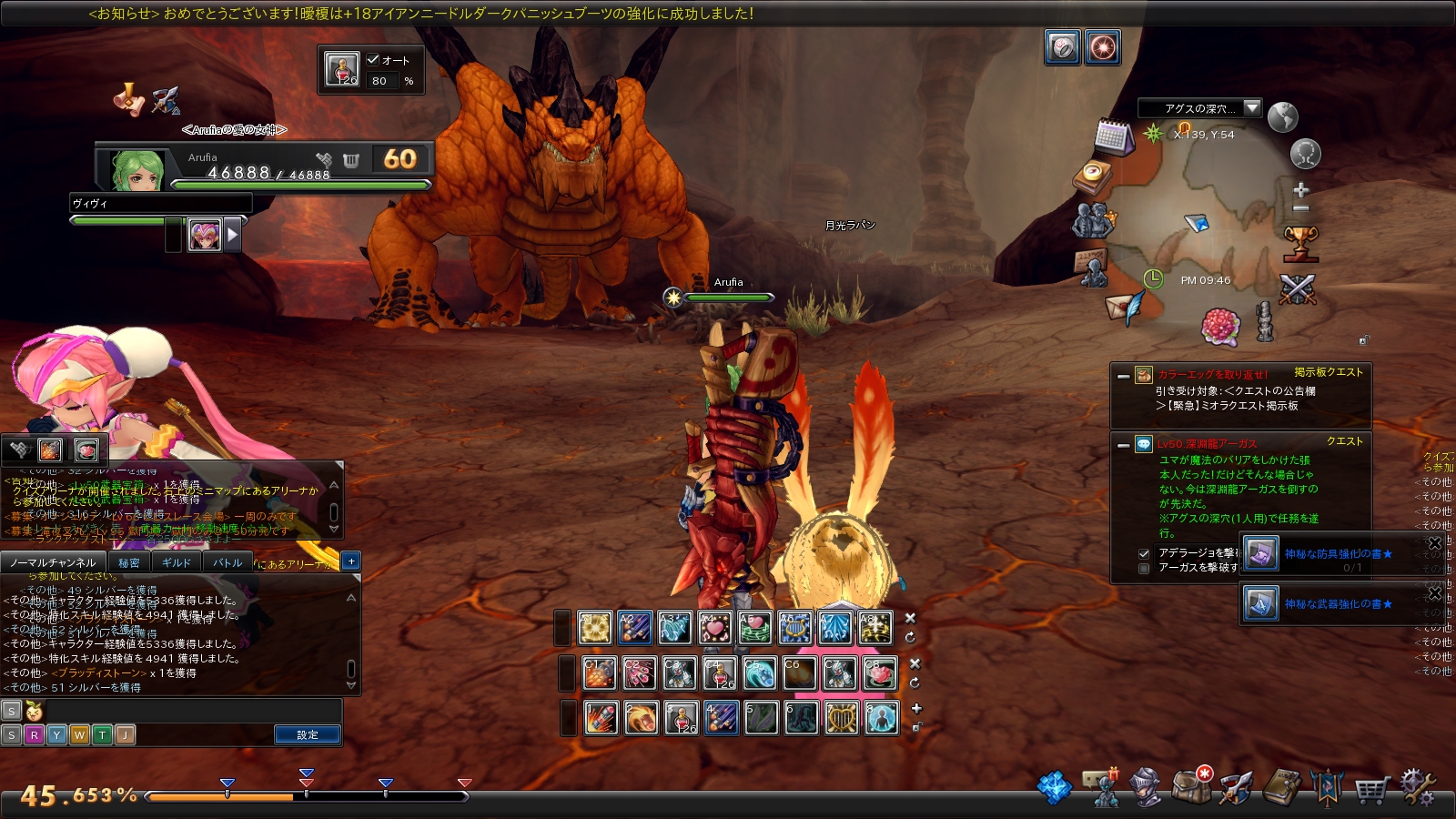Zoom out the minimap with minus button
Image resolution: width=1456 pixels, height=819 pixels.
[1301, 208]
